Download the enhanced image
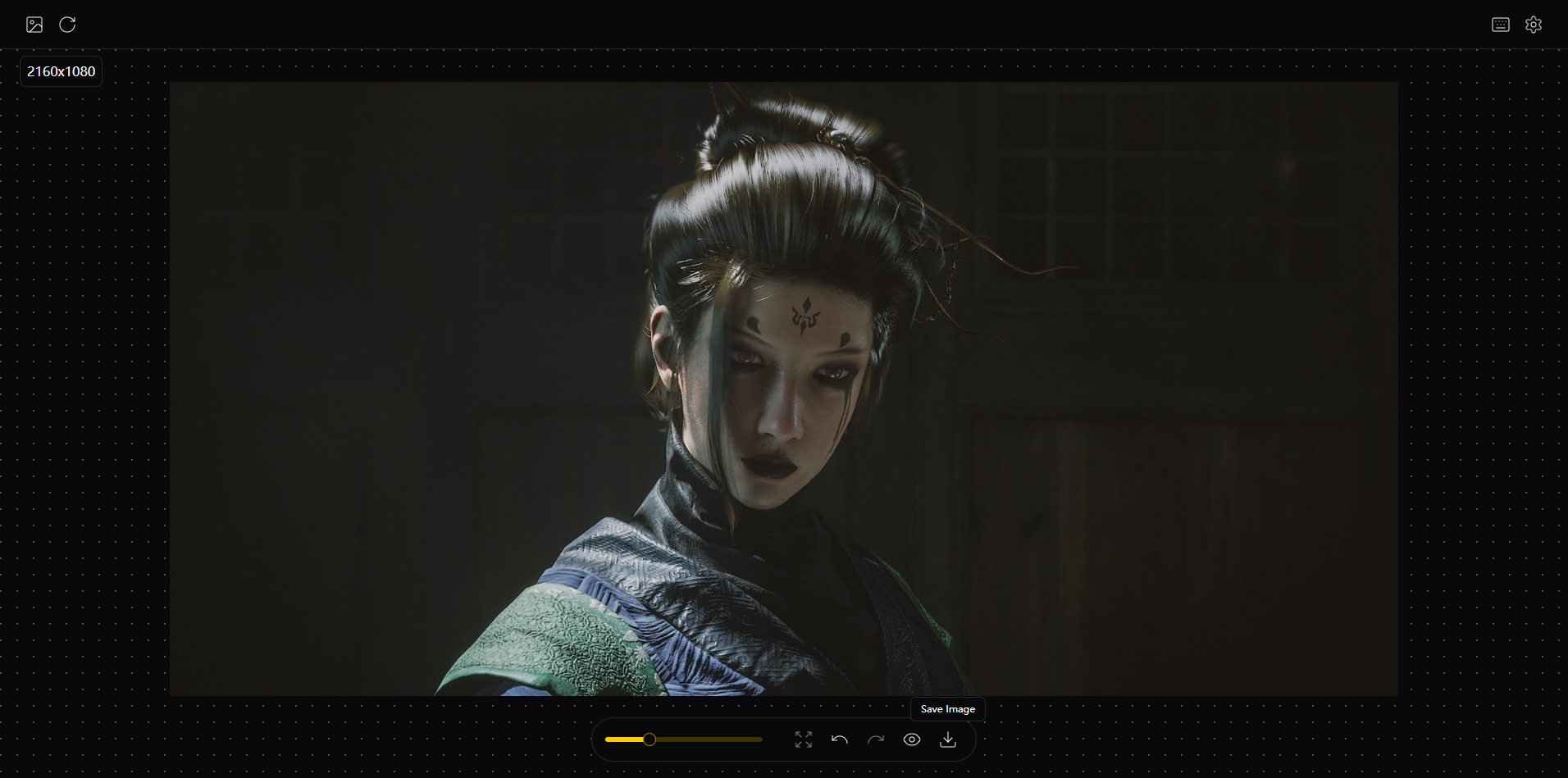 [947, 739]
